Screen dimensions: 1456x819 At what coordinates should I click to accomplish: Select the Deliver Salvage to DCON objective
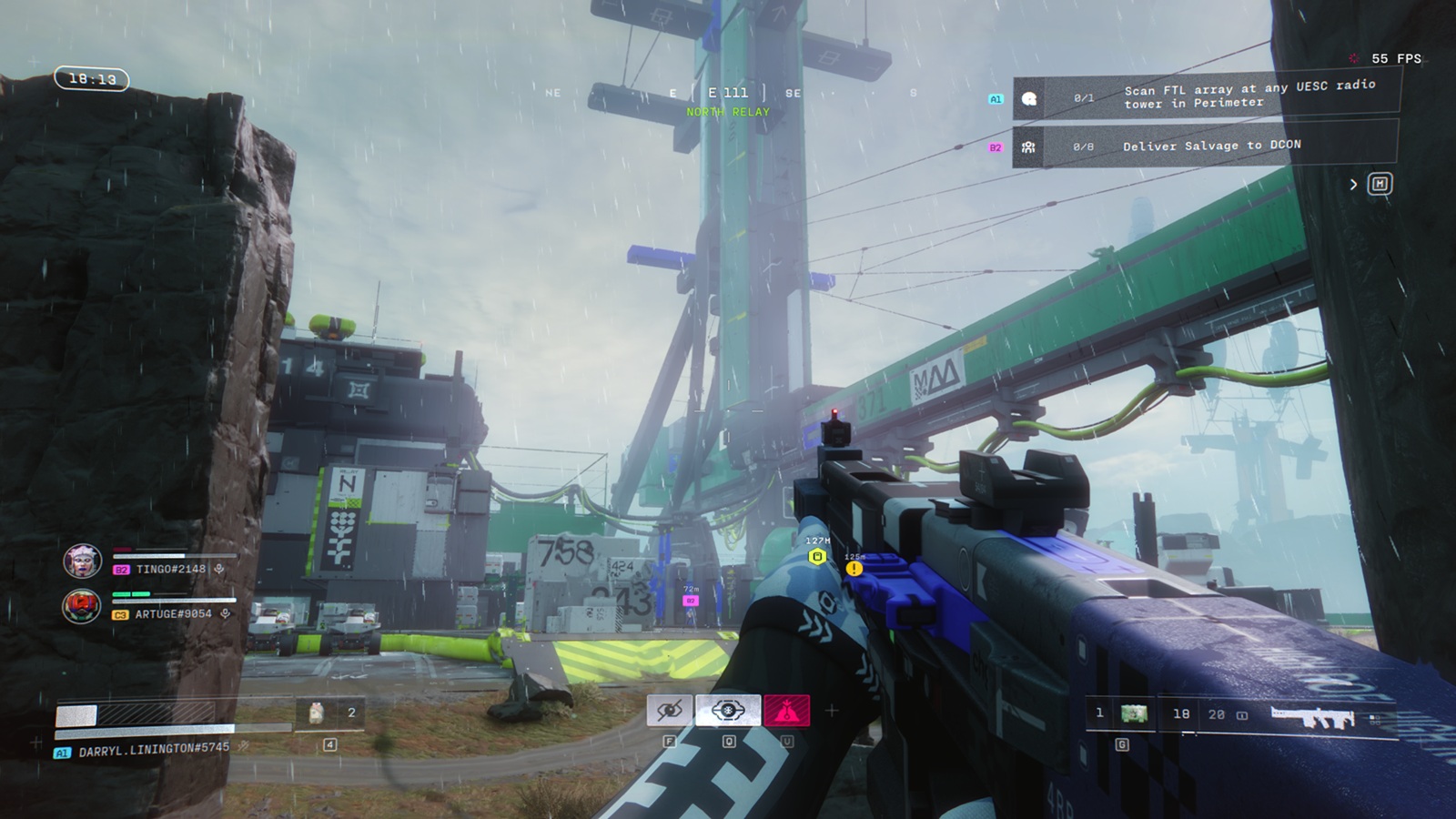pos(1211,146)
